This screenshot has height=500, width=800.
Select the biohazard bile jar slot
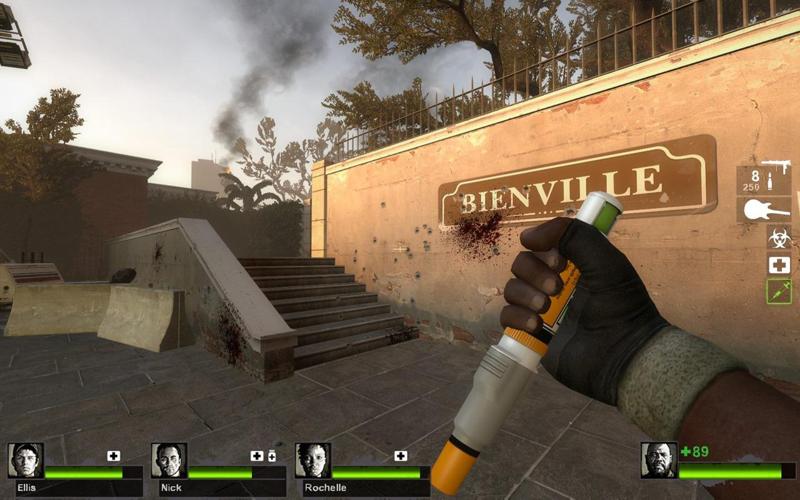(778, 238)
